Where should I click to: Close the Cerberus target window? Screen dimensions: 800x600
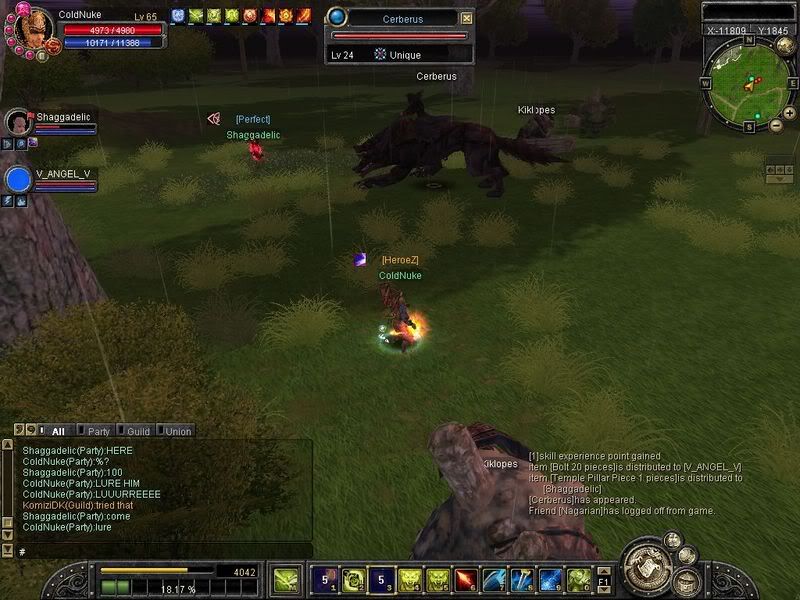point(467,18)
